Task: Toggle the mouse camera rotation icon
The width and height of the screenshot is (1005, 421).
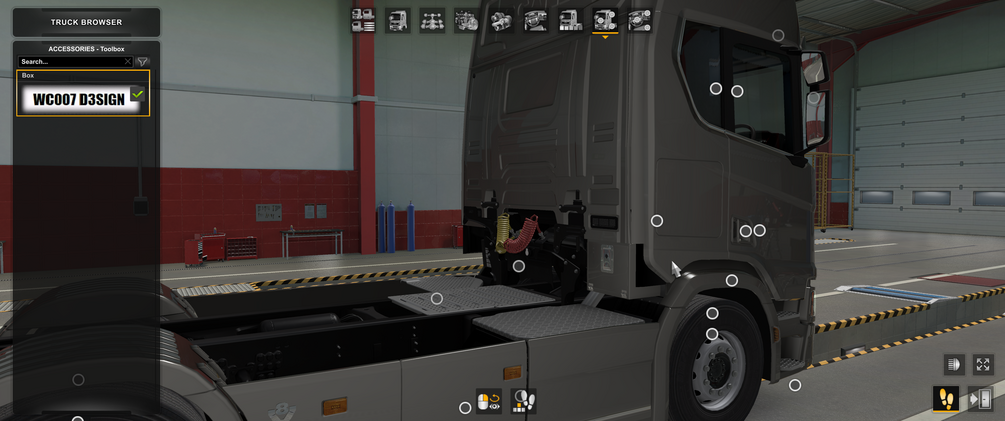Action: pyautogui.click(x=489, y=402)
